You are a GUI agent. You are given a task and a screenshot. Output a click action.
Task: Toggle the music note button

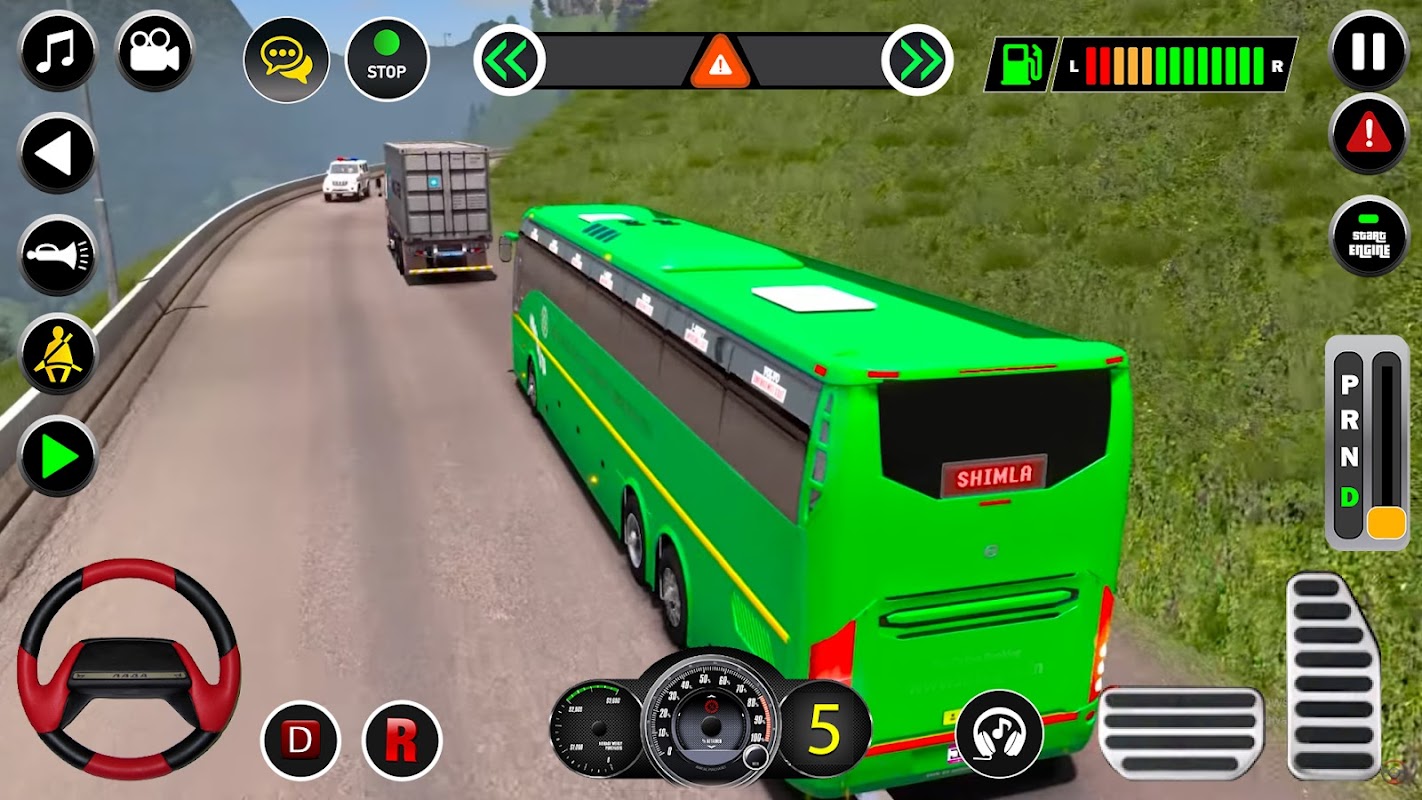[x=57, y=52]
